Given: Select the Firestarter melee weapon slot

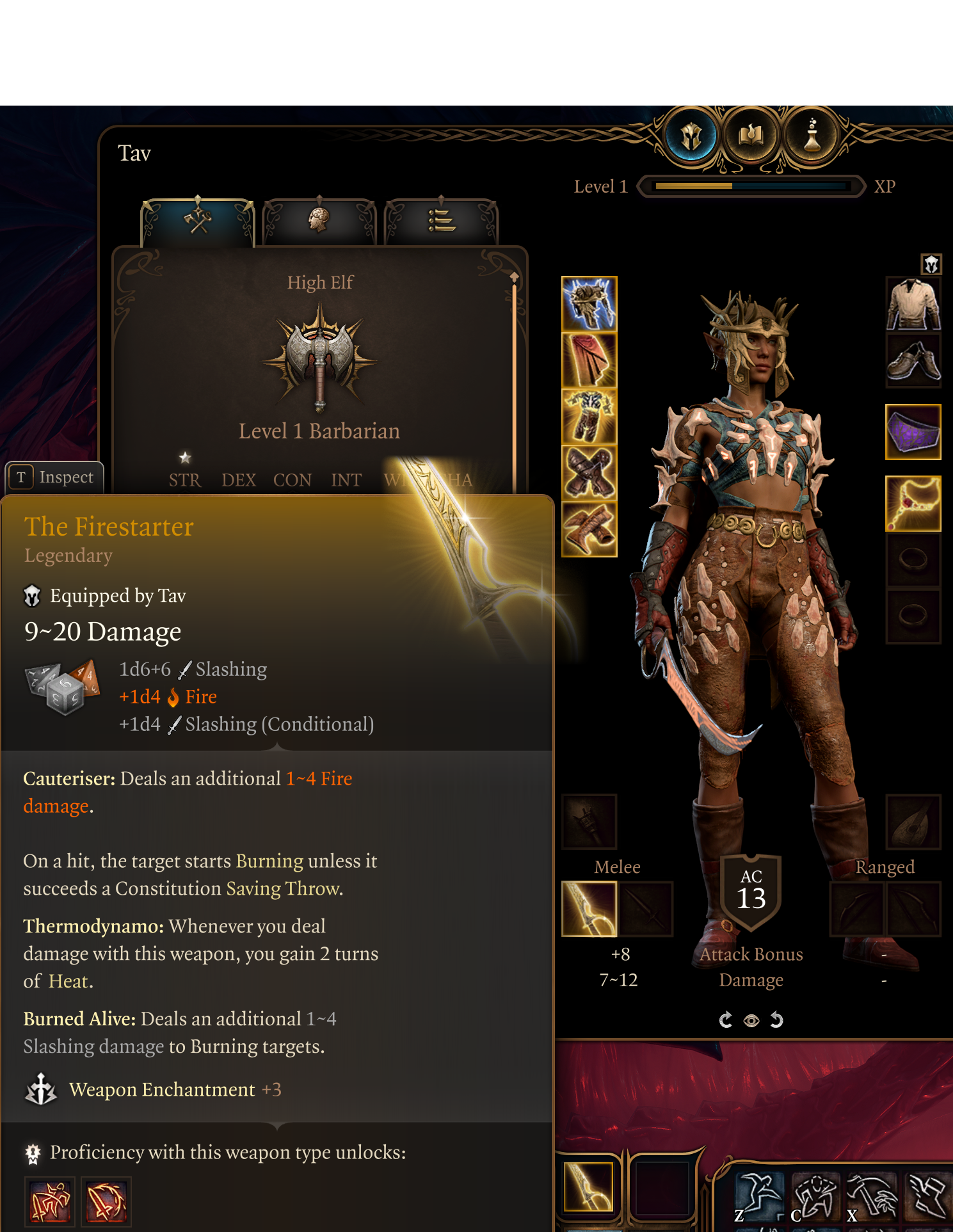Looking at the screenshot, I should 588,909.
